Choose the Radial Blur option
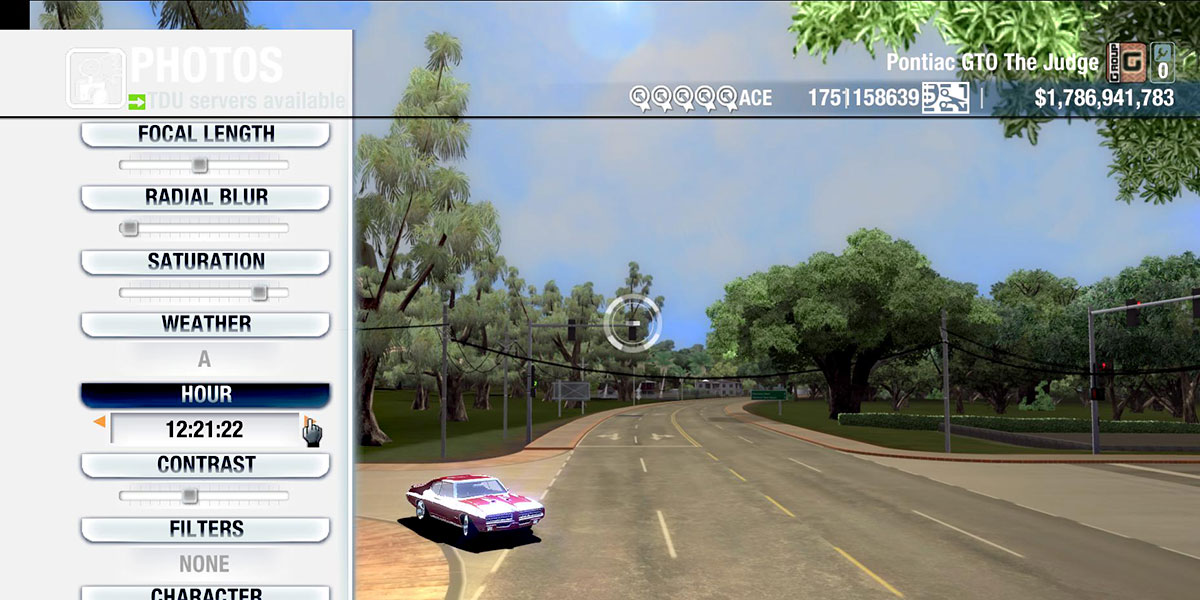Screen dimensions: 1200x600 point(205,197)
